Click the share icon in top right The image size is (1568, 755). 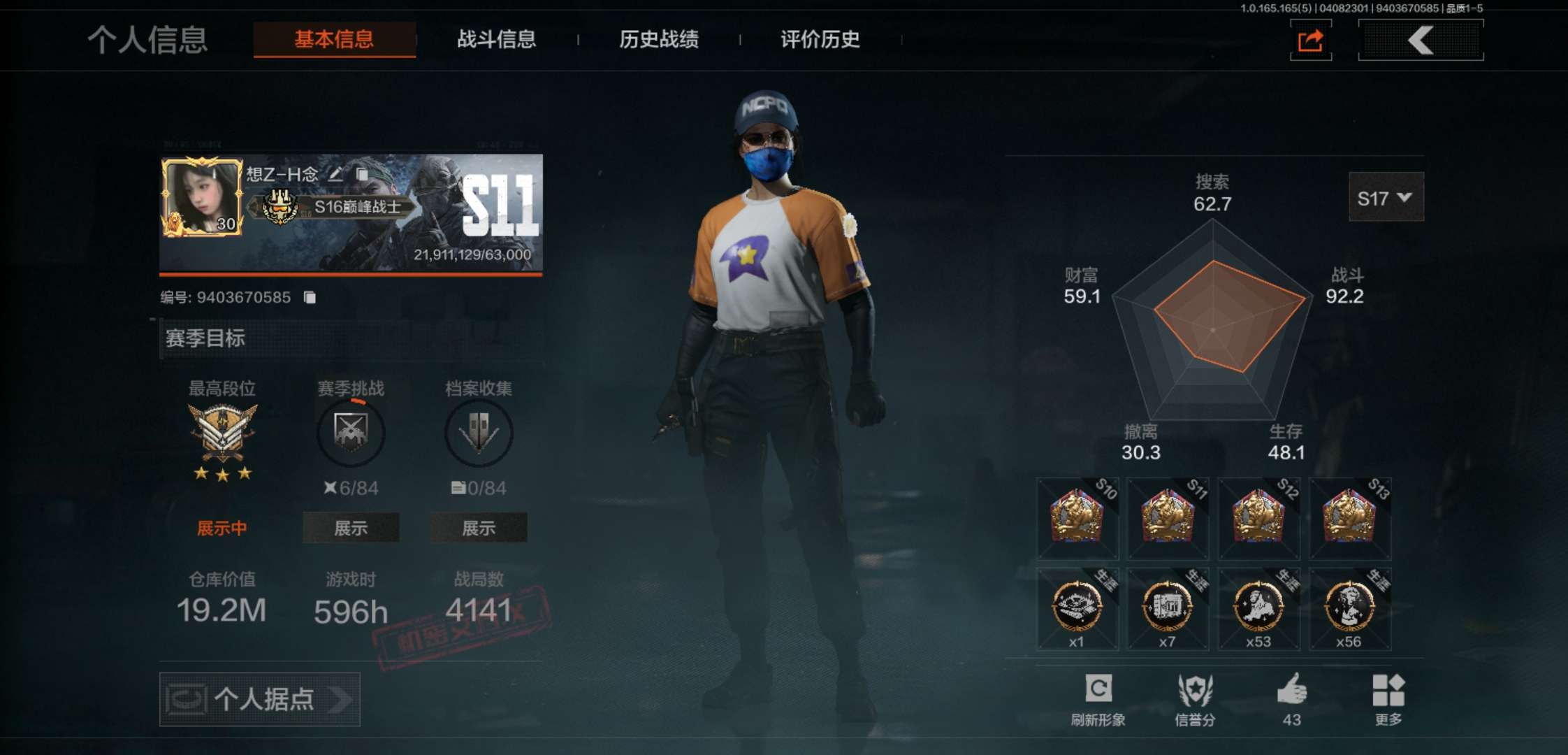click(1311, 40)
